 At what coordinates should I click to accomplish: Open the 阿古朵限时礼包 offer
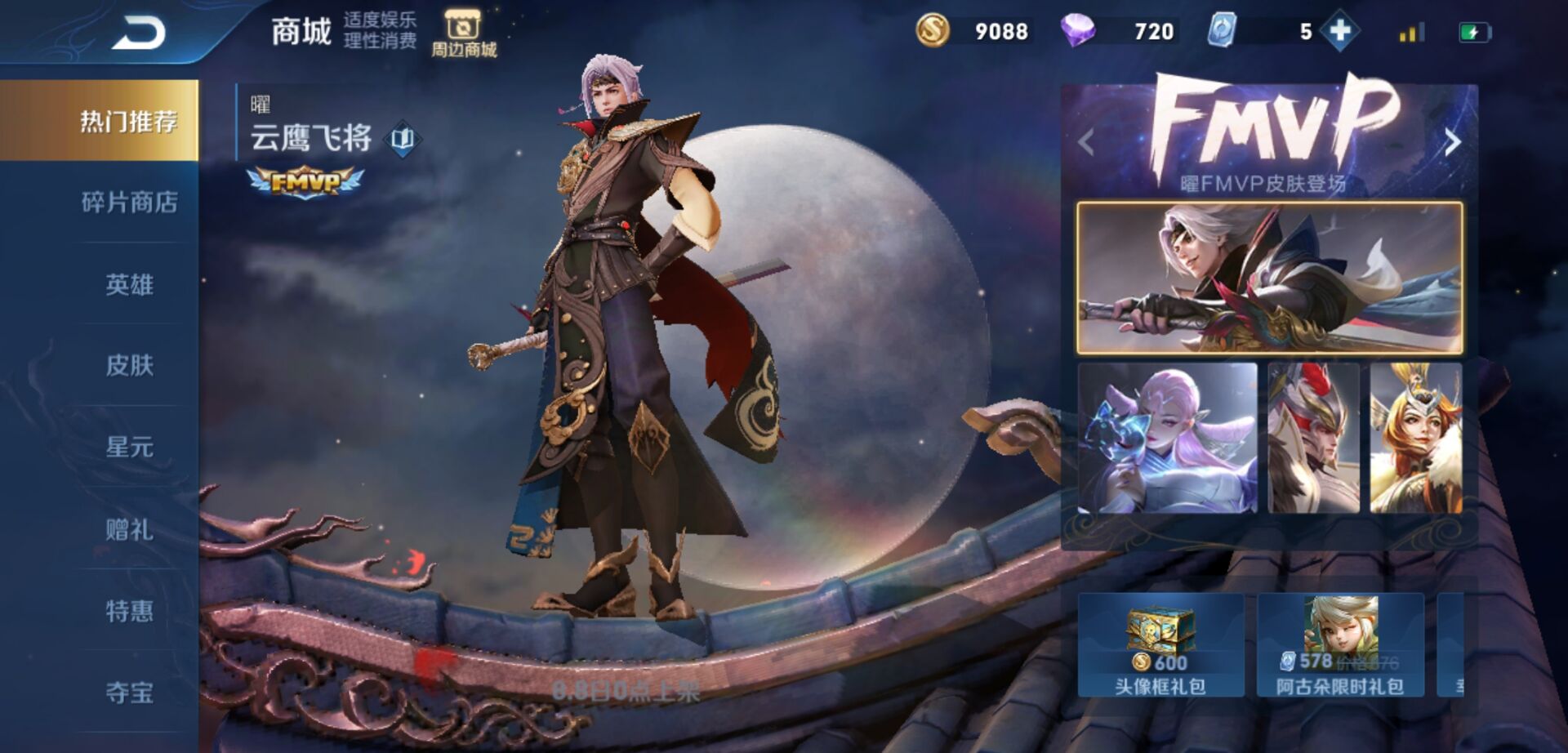click(x=1340, y=645)
